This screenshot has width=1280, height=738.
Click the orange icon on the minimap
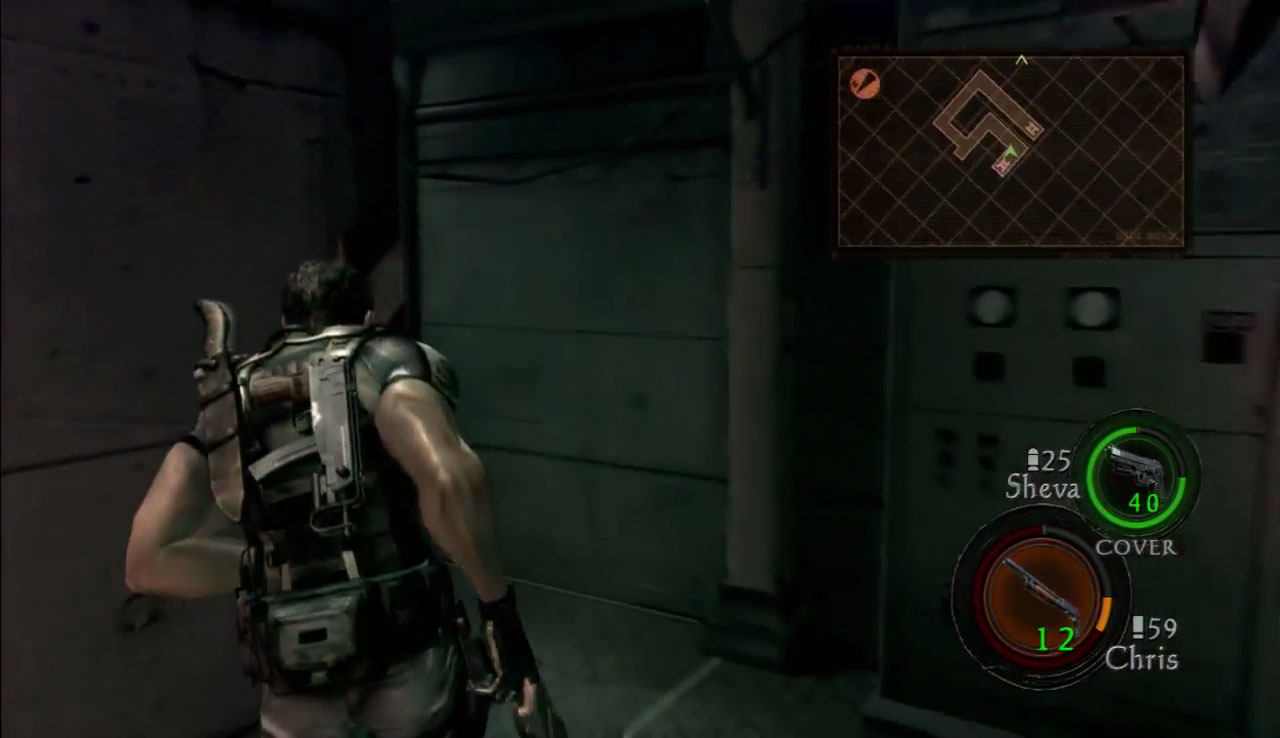[x=864, y=84]
